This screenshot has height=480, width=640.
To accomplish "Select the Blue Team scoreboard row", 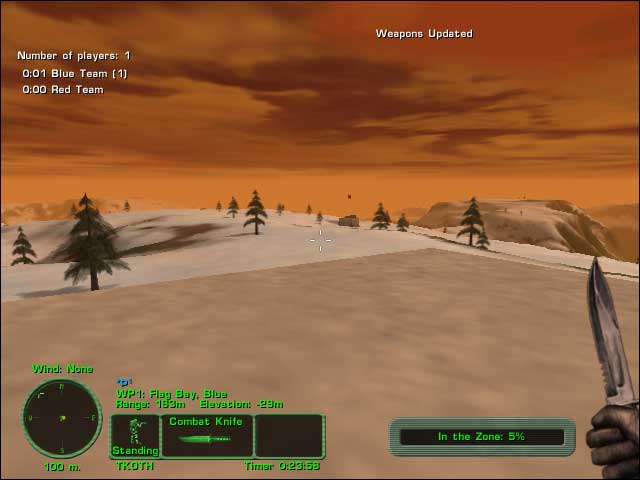I will pyautogui.click(x=75, y=73).
